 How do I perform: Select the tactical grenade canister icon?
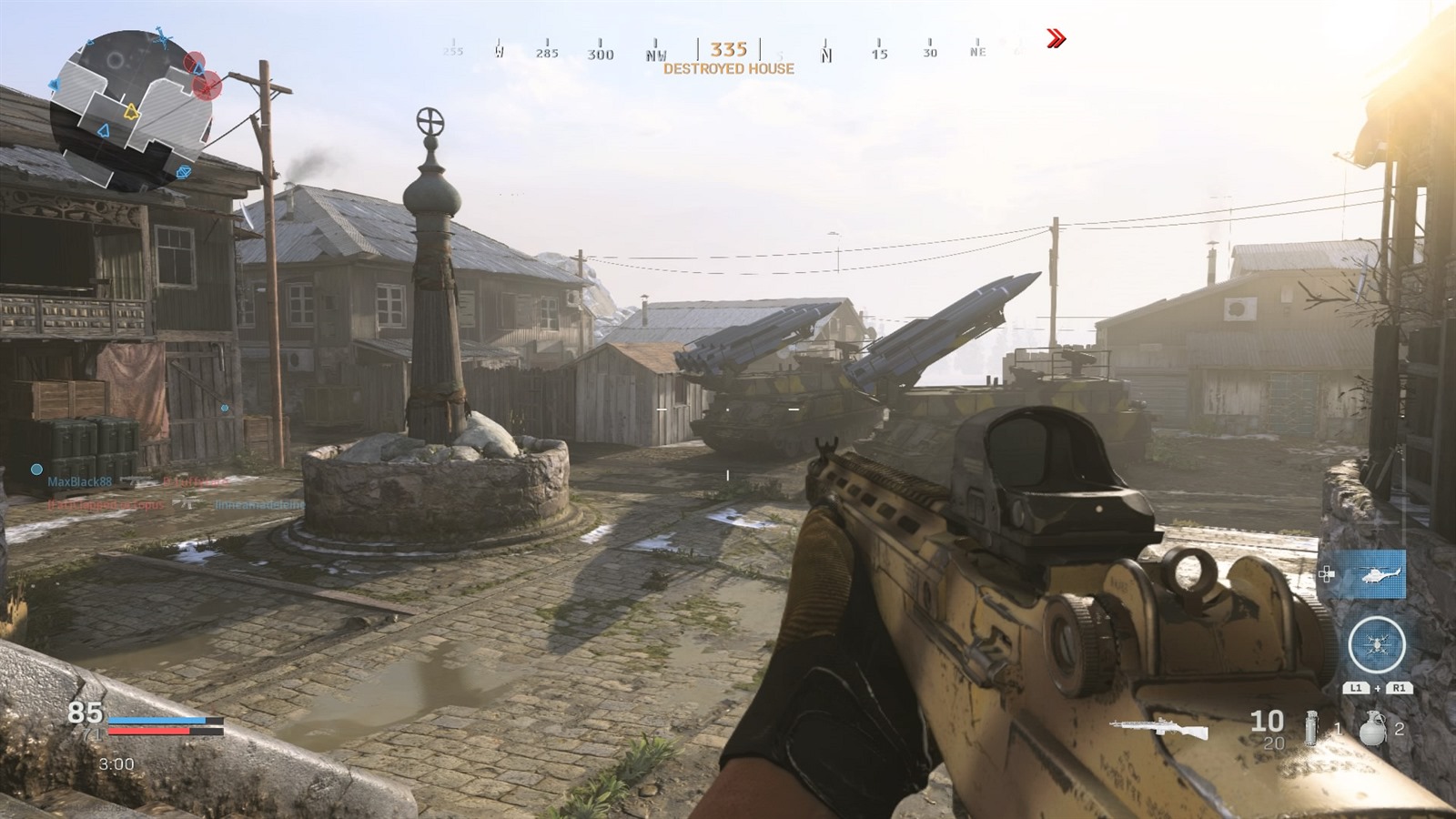1311,728
